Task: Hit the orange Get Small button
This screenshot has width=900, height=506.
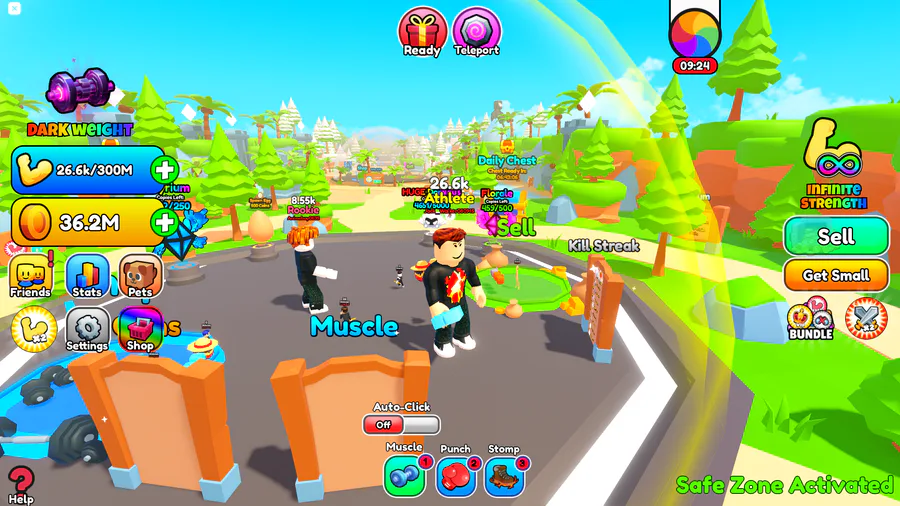Action: pyautogui.click(x=836, y=275)
